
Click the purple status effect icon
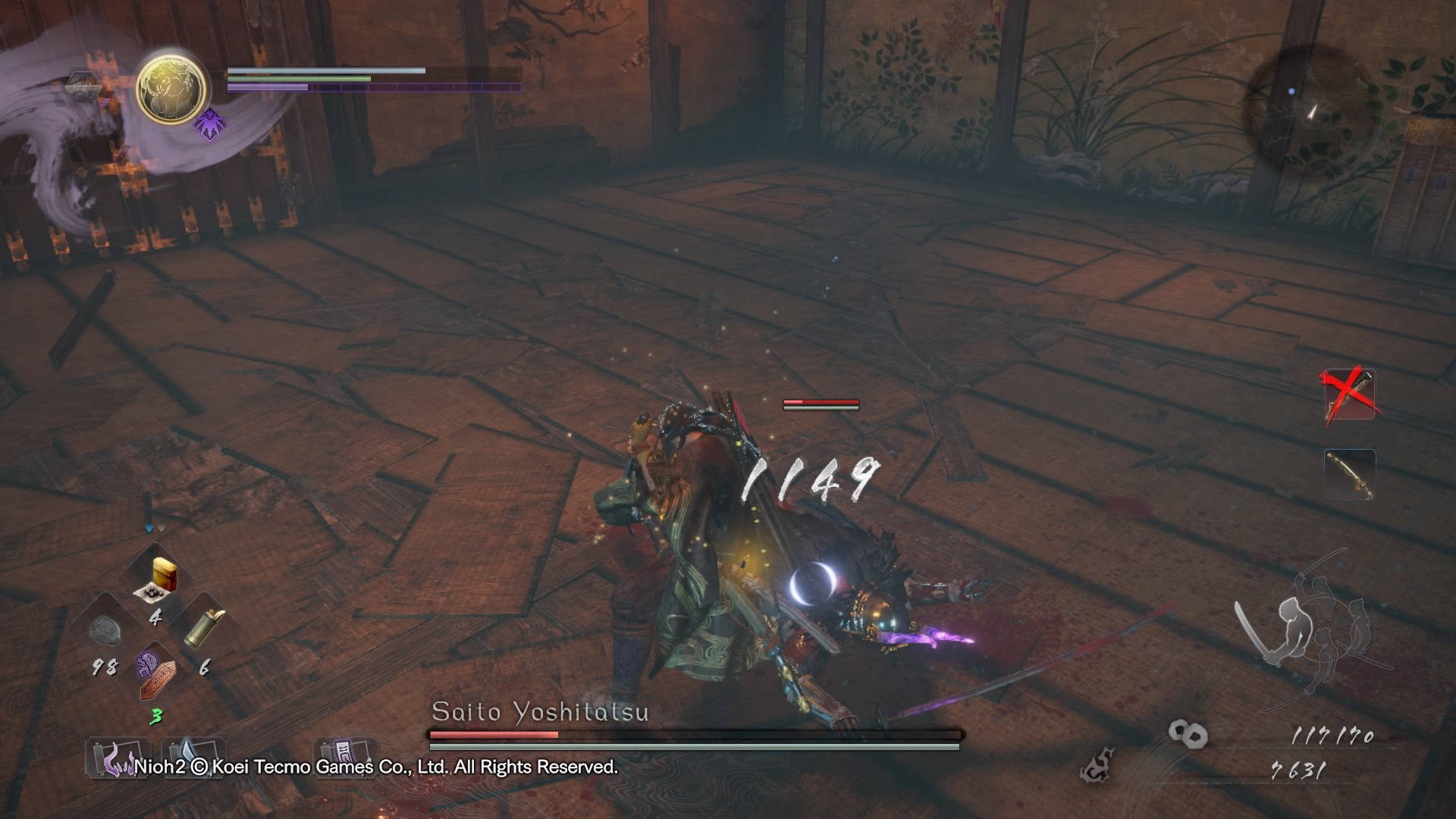(209, 124)
